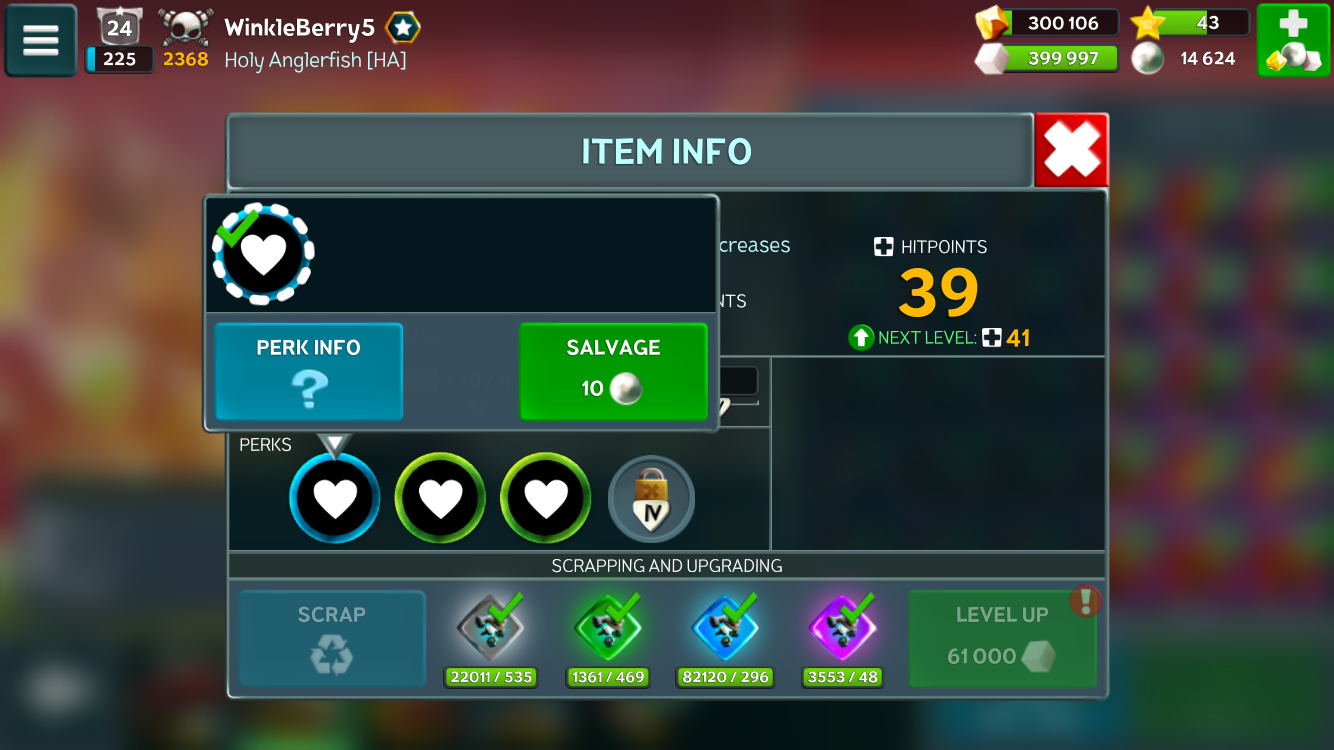Tap the skull infamy rating icon
Screen dimensions: 1334x750
(x=186, y=28)
